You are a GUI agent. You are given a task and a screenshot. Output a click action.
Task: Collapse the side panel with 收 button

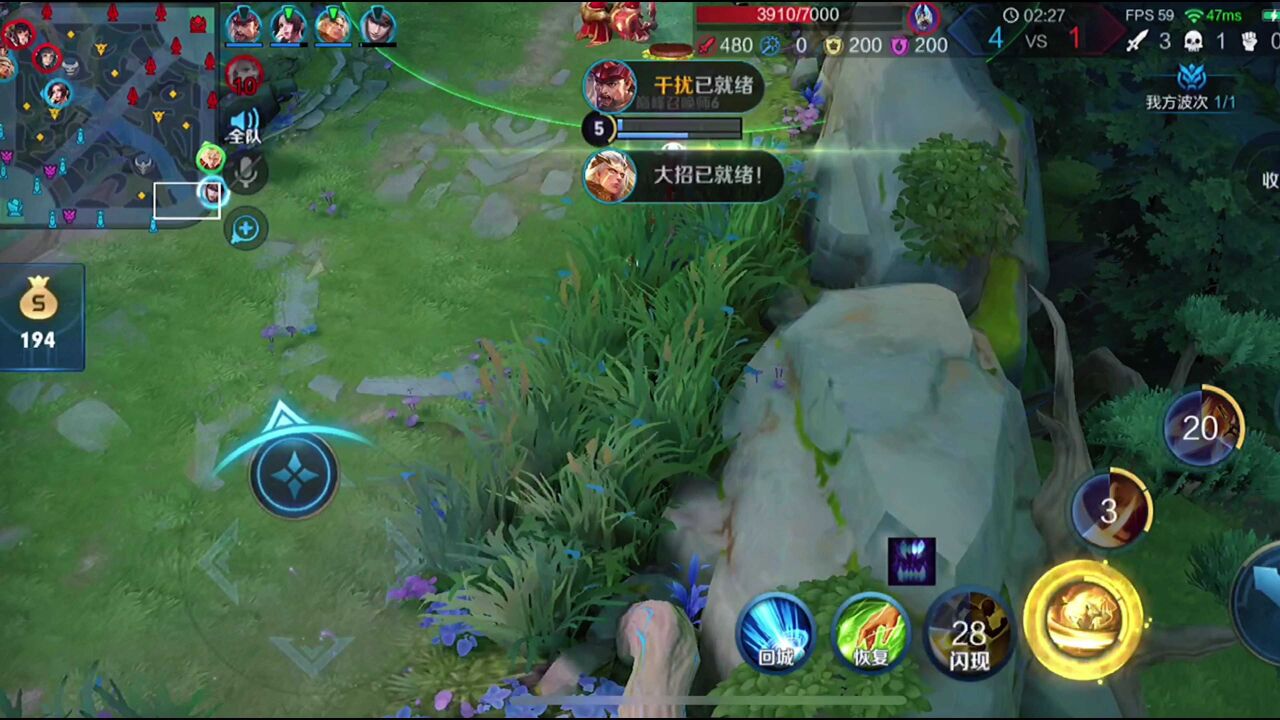pos(1268,180)
